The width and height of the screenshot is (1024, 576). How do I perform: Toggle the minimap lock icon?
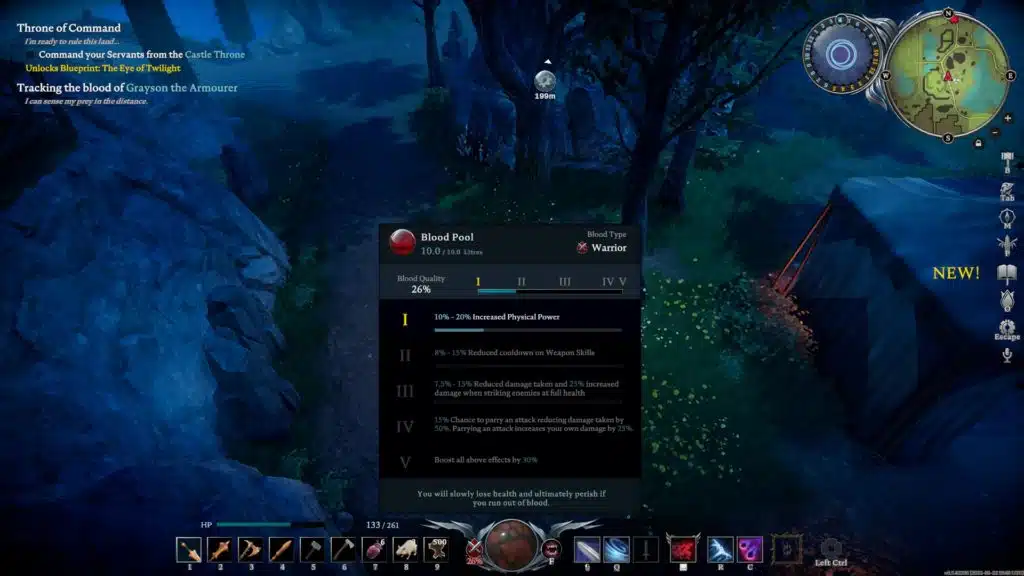tap(978, 143)
